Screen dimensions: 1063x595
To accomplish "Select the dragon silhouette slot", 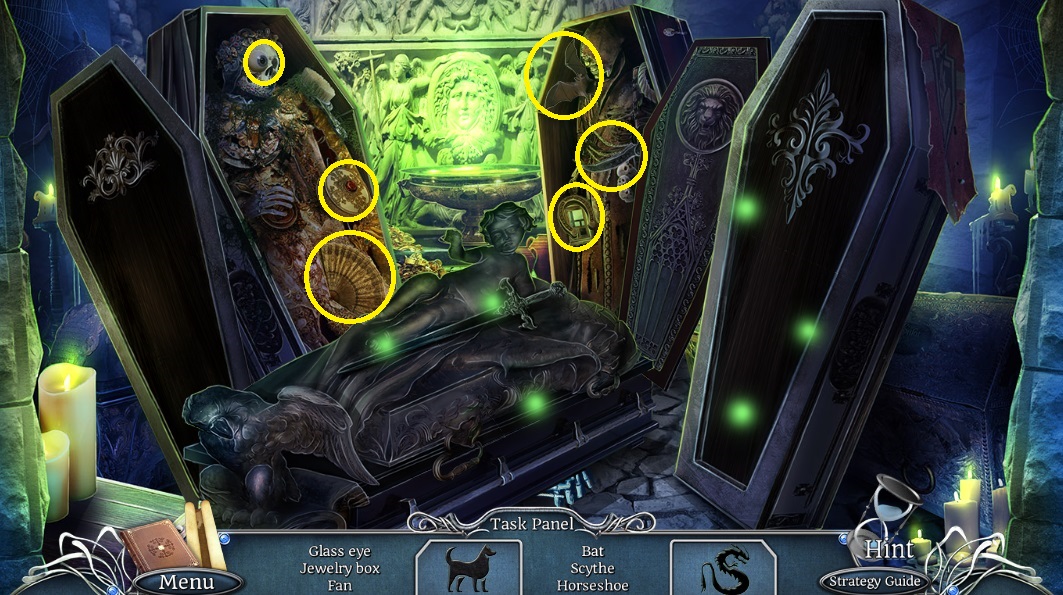I will [x=722, y=567].
